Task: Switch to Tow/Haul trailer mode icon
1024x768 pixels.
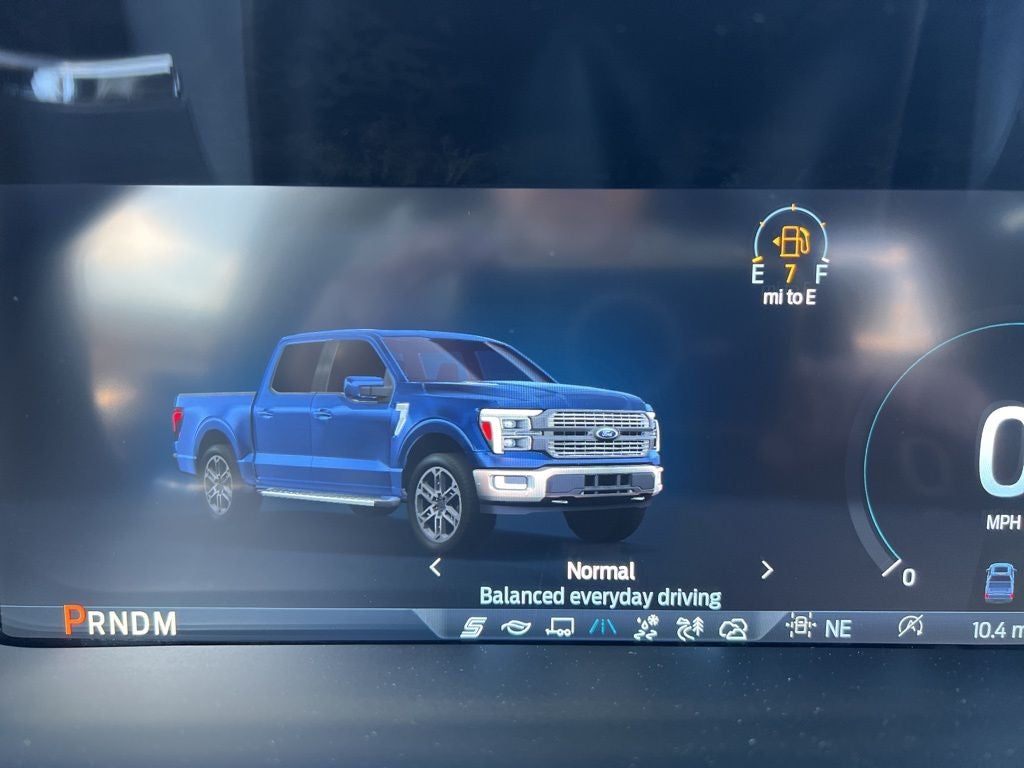Action: click(560, 628)
